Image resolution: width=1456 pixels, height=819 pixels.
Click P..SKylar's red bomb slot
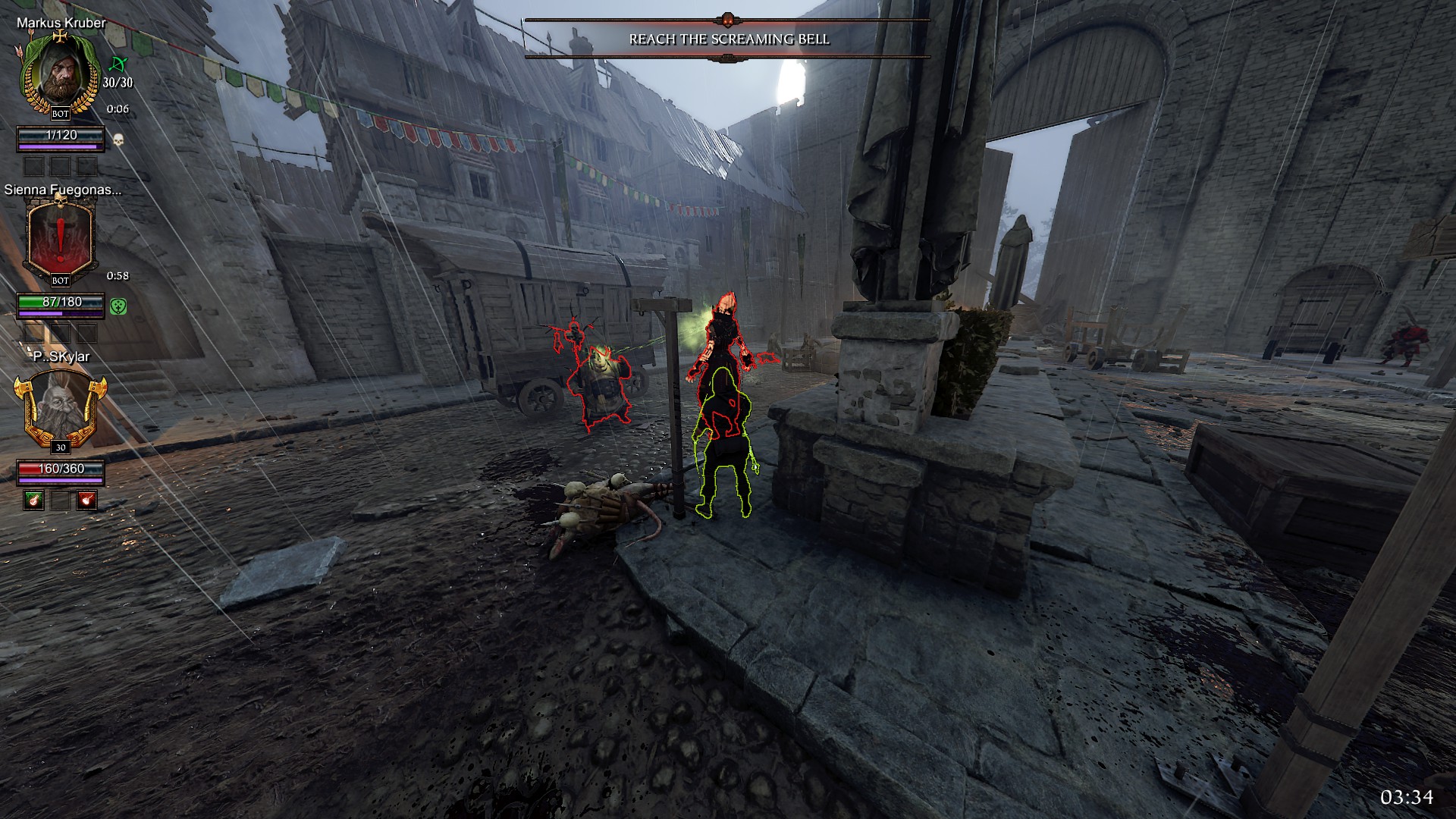pyautogui.click(x=87, y=500)
